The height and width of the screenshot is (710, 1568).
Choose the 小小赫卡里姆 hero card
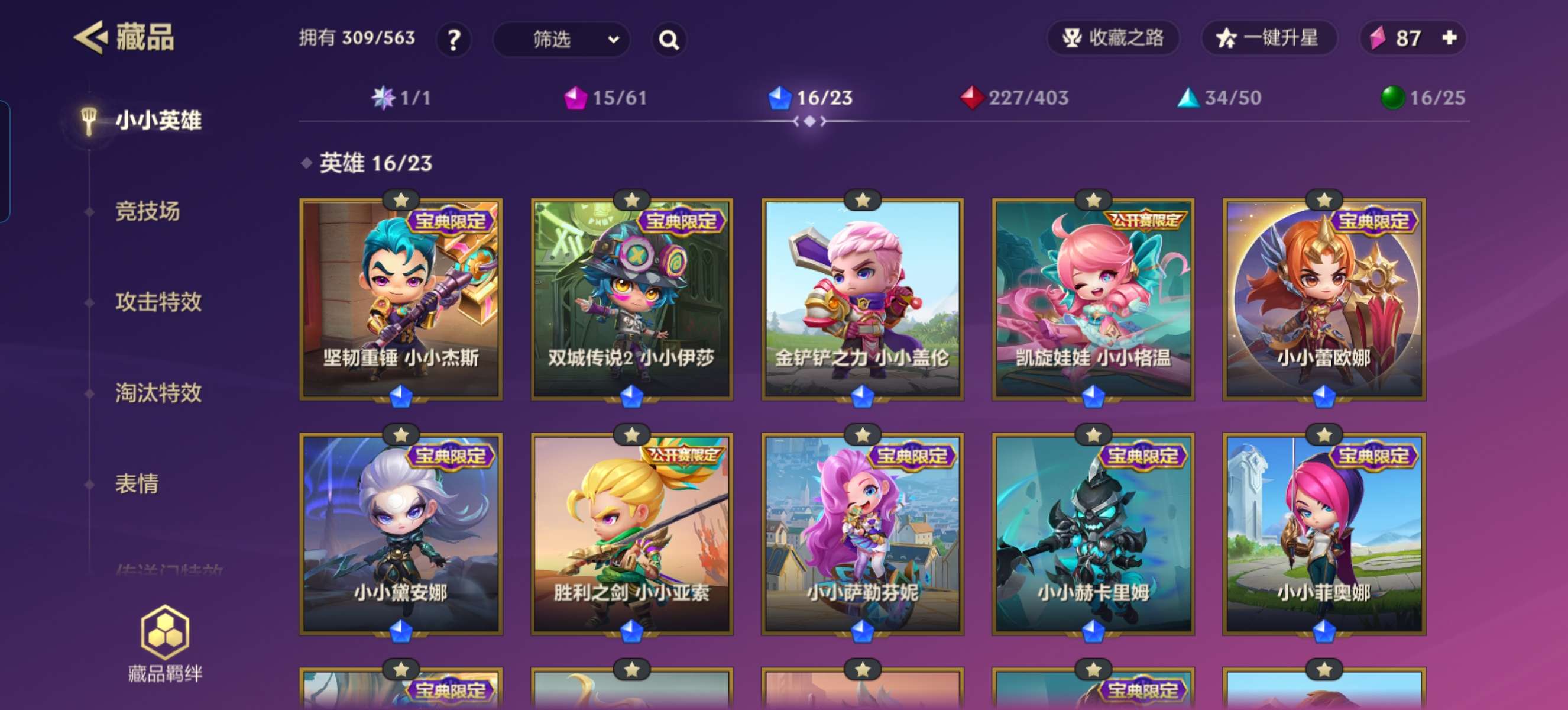click(1093, 534)
